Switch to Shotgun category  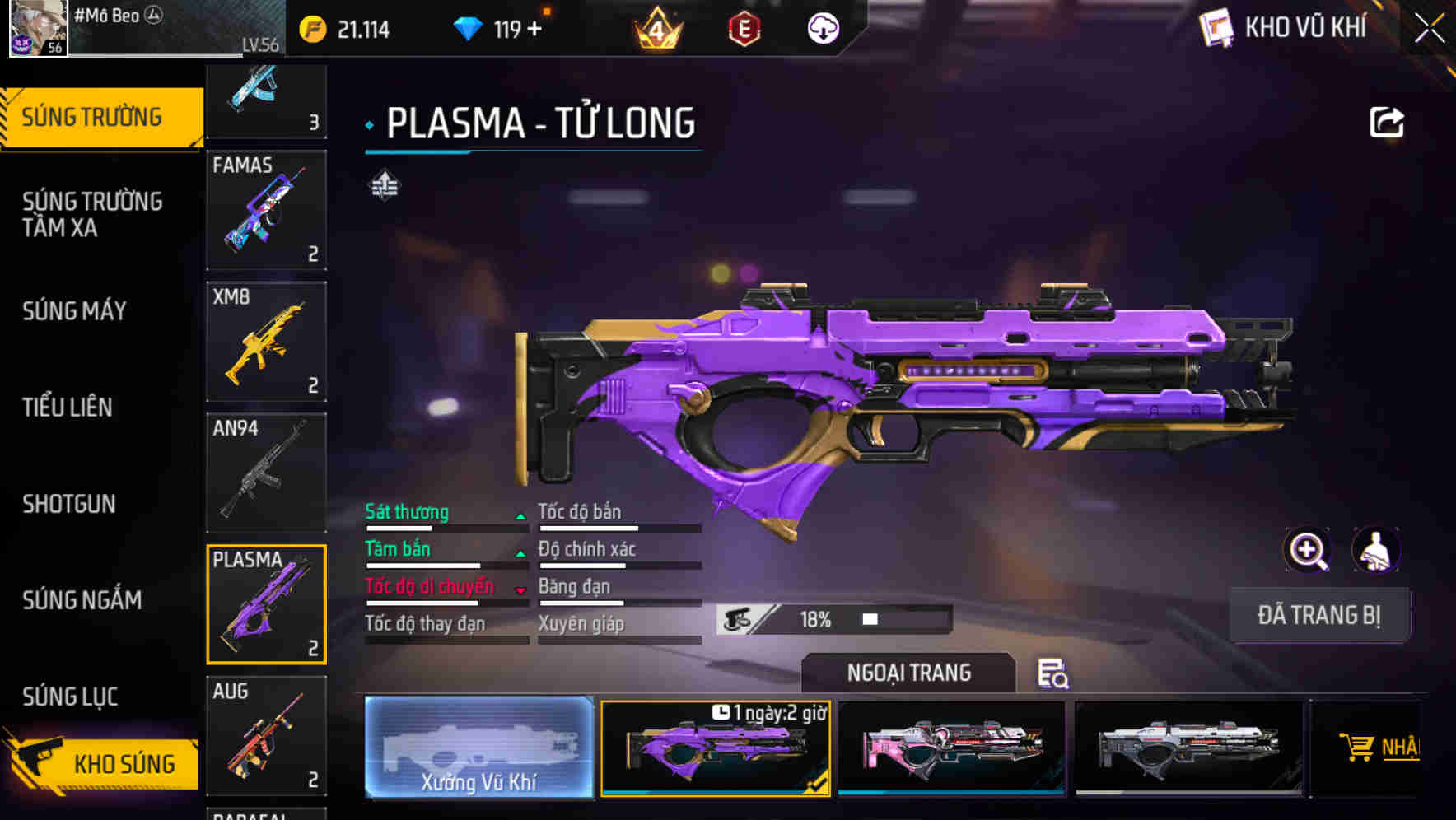click(69, 504)
